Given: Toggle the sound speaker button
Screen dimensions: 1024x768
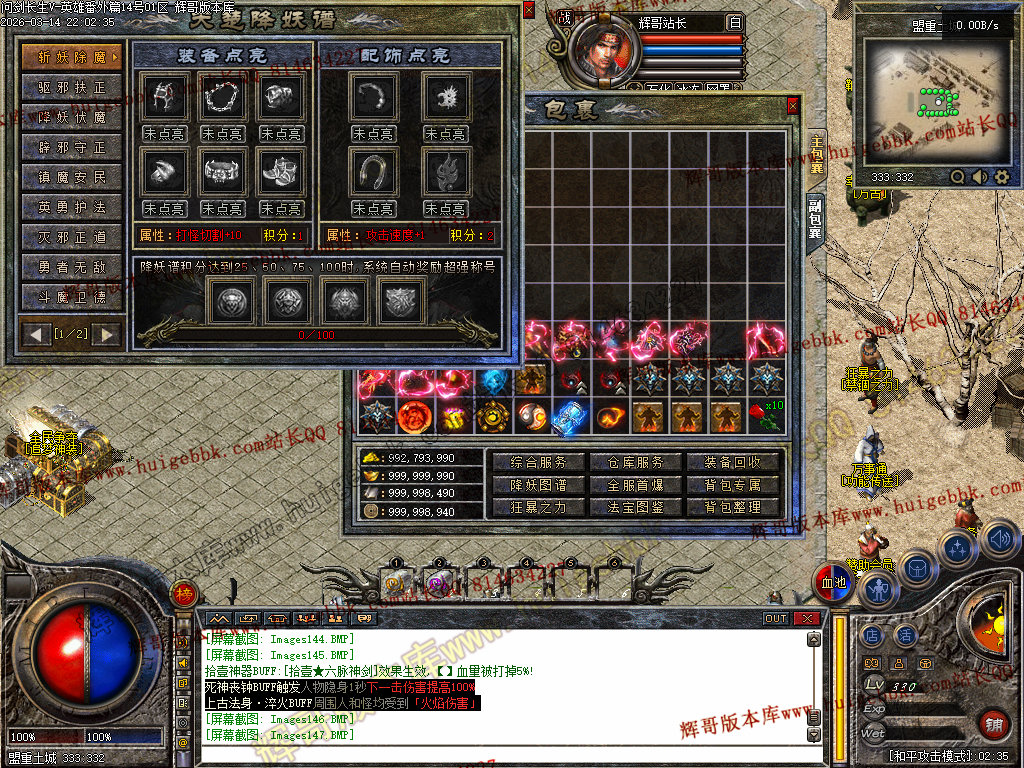Looking at the screenshot, I should click(999, 541).
